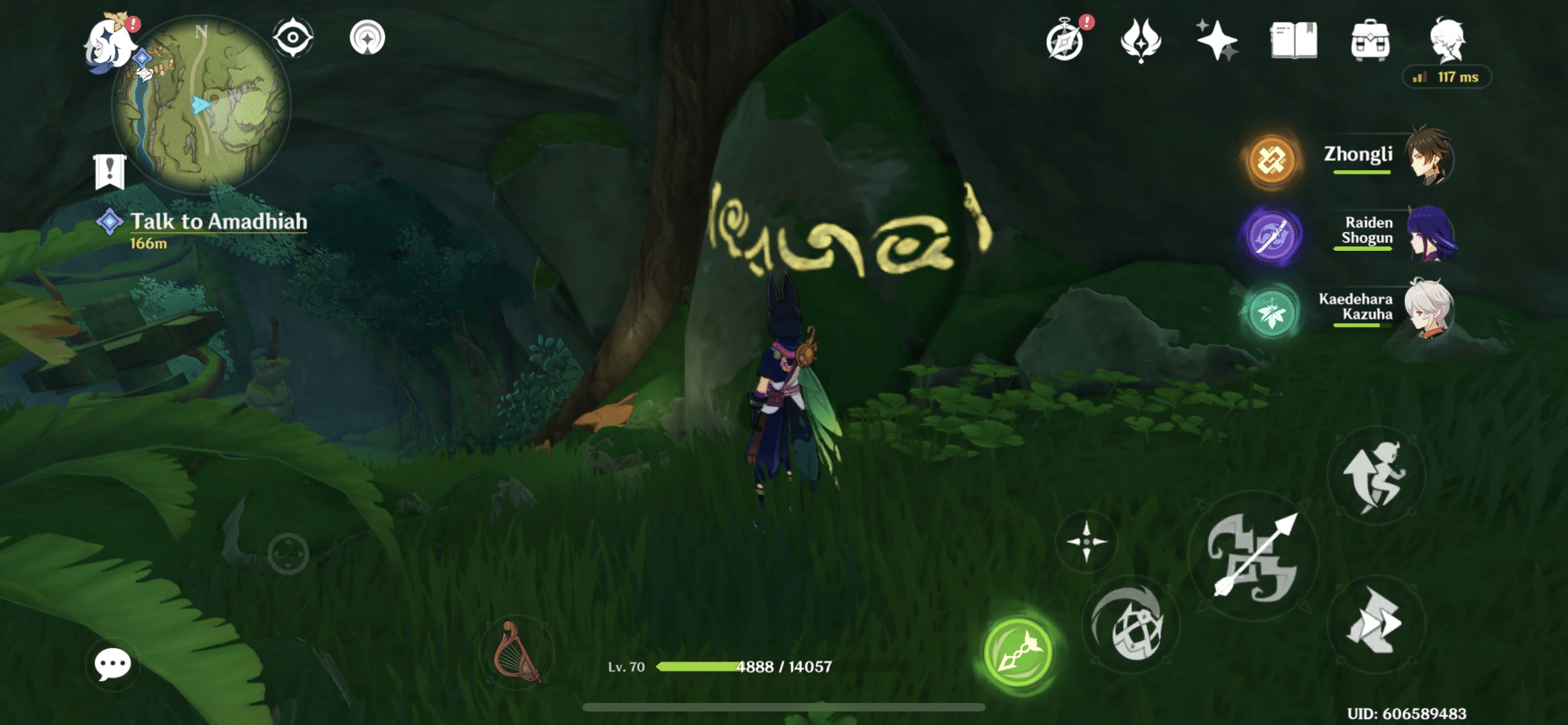Open the Adventurer Handbook
This screenshot has height=725, width=1568.
click(1295, 42)
